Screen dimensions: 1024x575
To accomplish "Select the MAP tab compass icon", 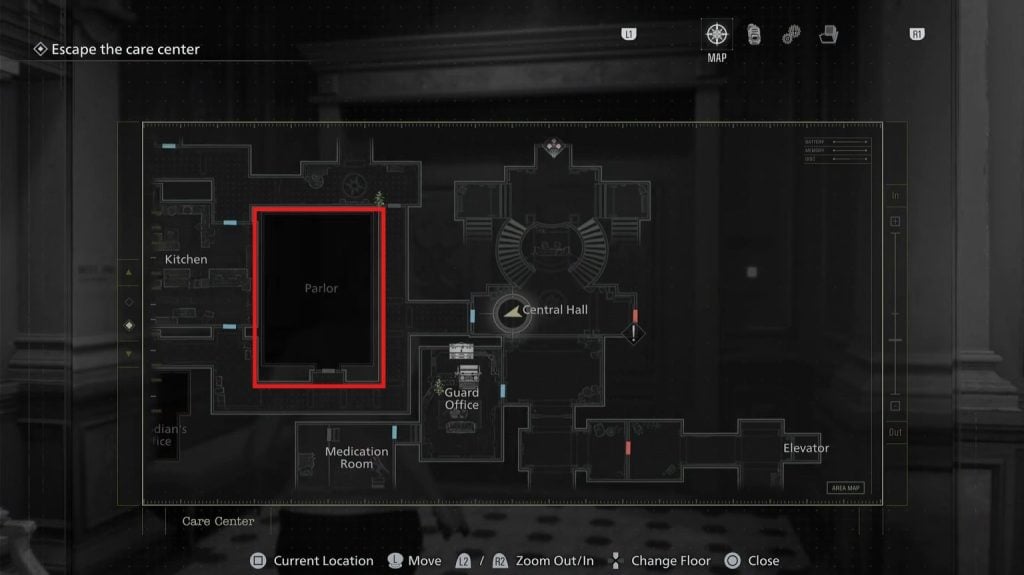I will click(717, 34).
